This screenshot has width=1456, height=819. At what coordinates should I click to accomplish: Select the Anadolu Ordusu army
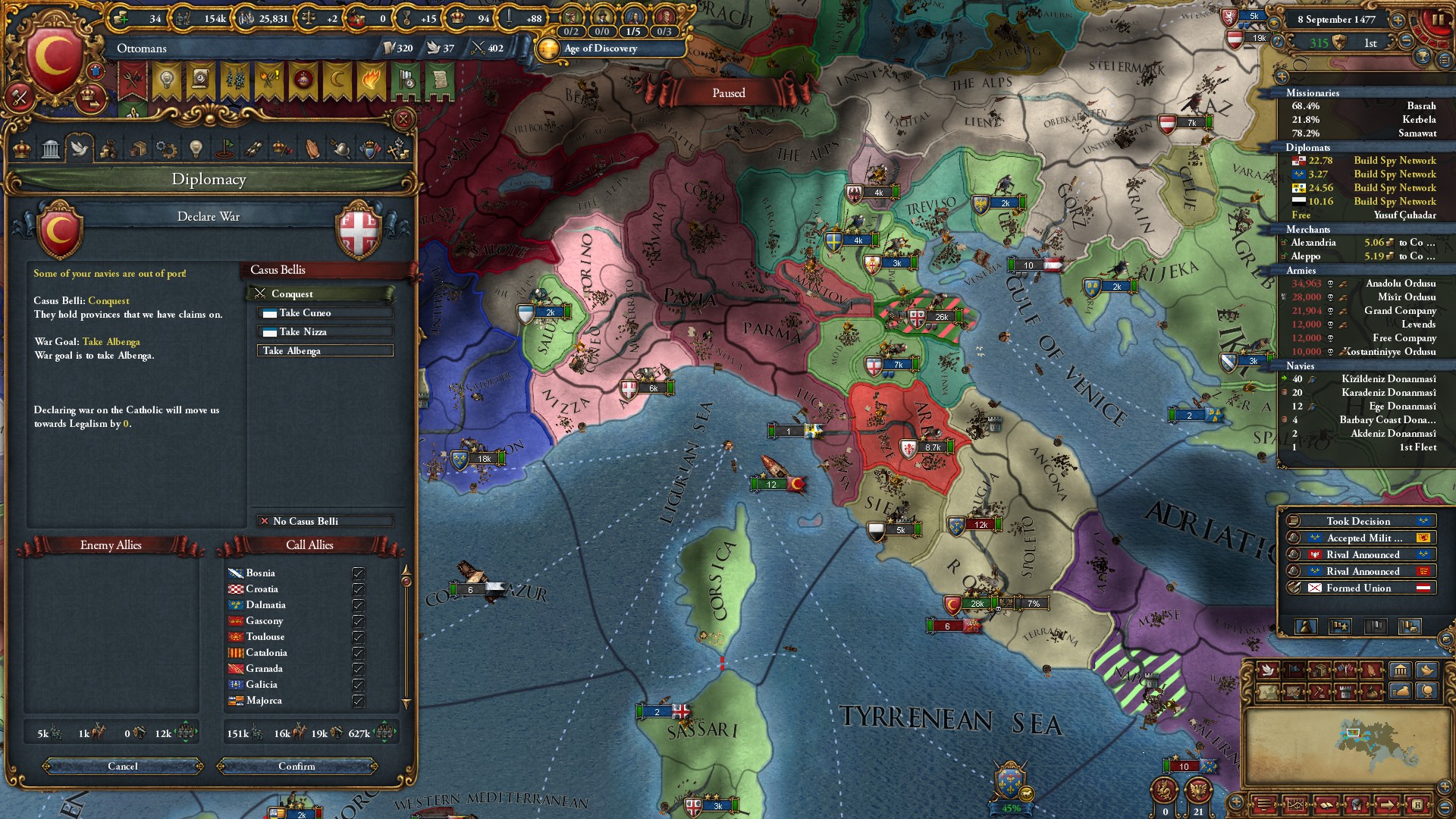click(1400, 284)
